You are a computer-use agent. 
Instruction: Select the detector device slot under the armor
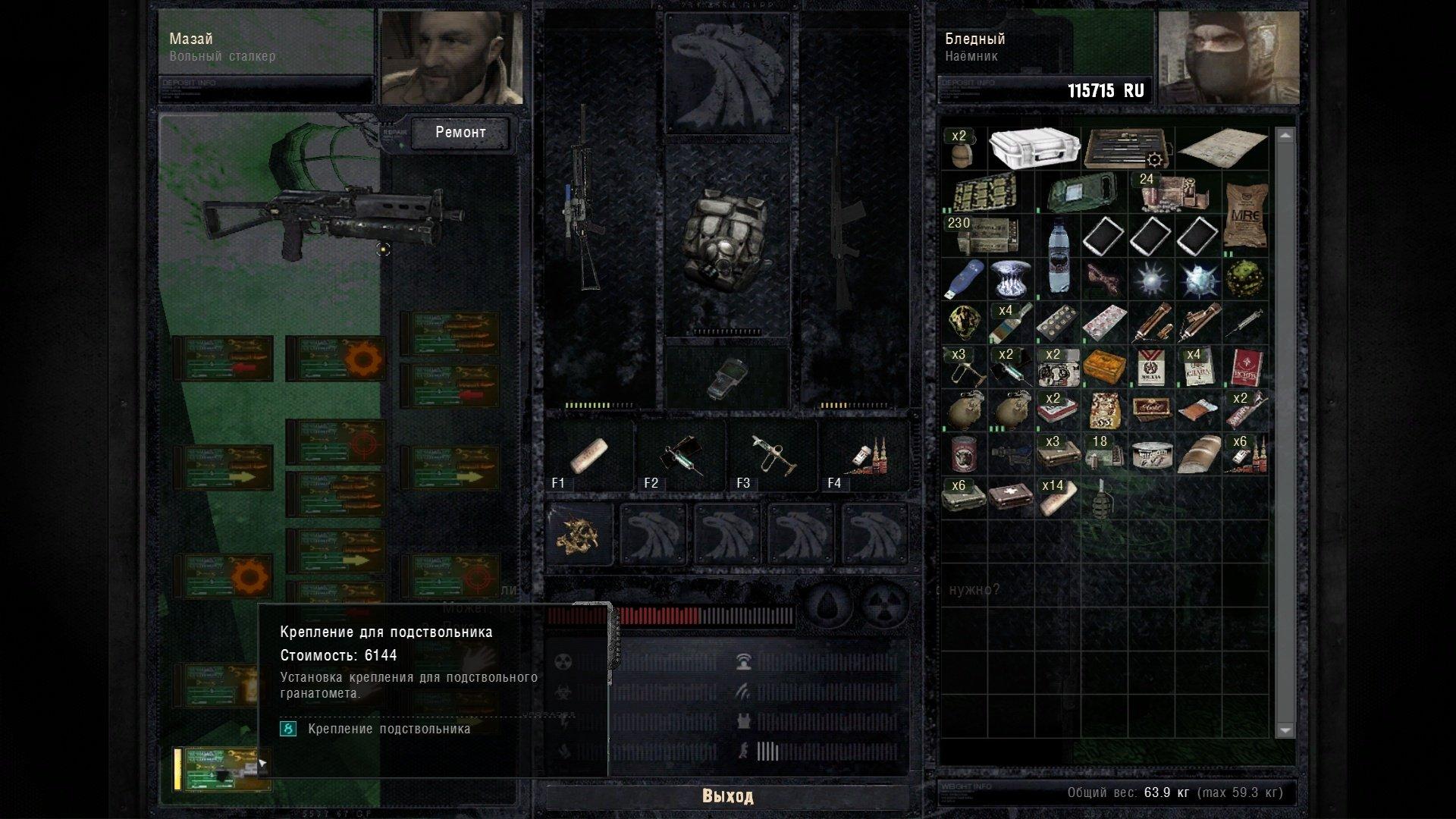tap(727, 375)
